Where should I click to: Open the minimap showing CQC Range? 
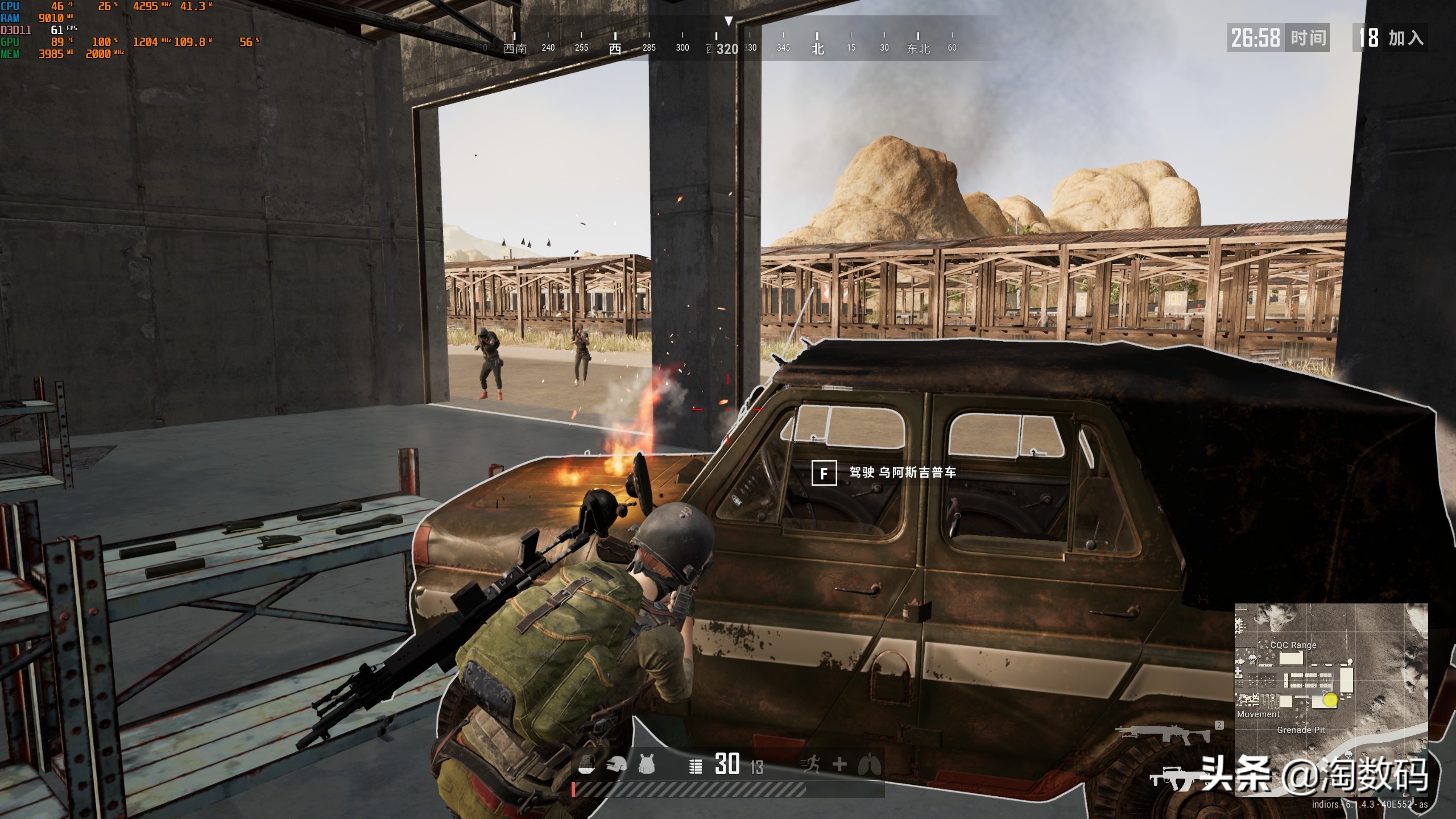(1331, 700)
